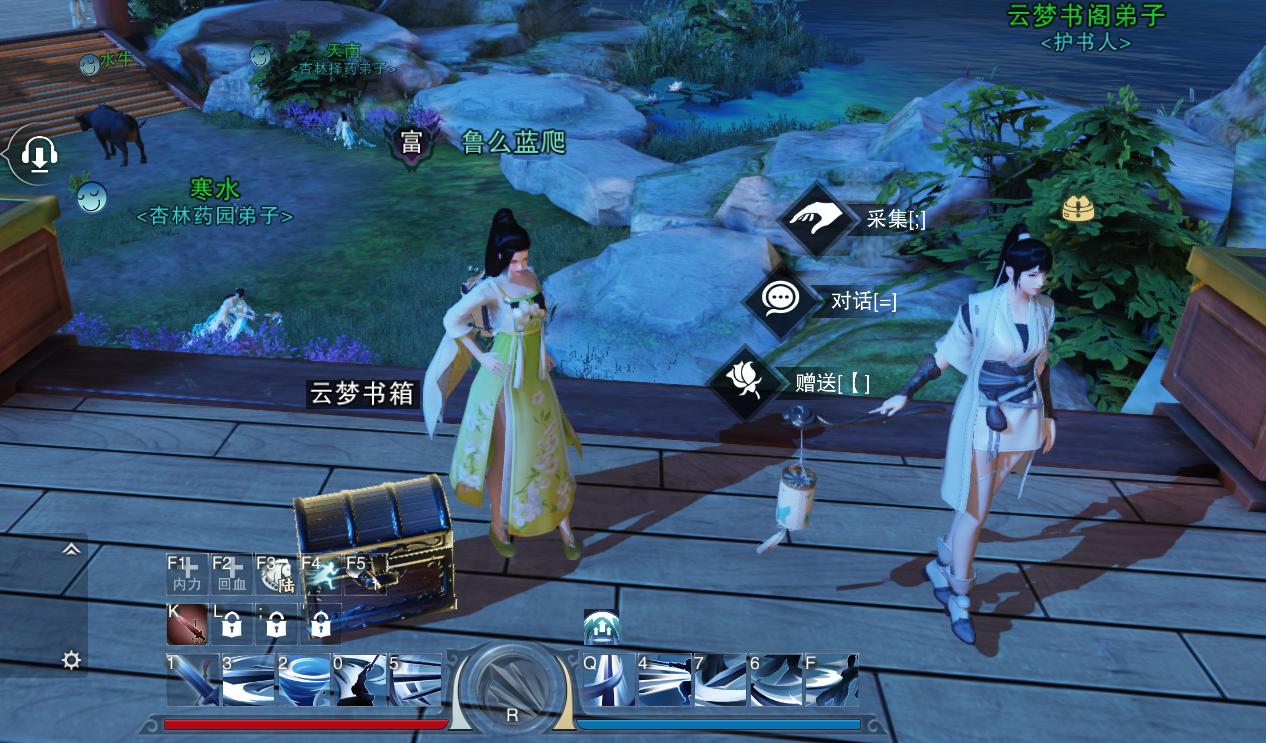Trigger the F silhouette skill
Viewport: 1266px width, 743px height.
pos(832,680)
